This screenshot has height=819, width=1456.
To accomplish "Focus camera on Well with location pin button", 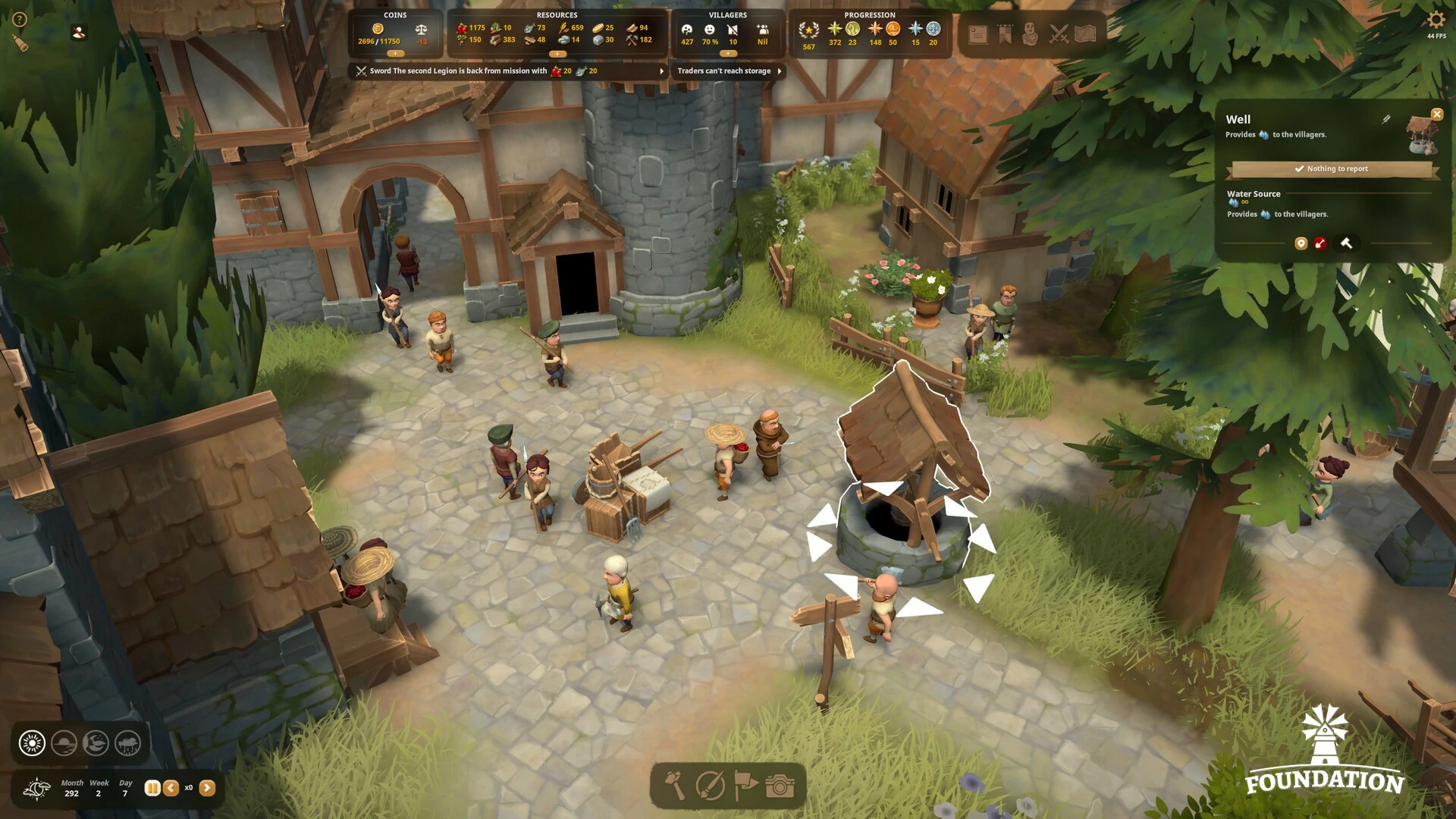I will pos(1301,243).
